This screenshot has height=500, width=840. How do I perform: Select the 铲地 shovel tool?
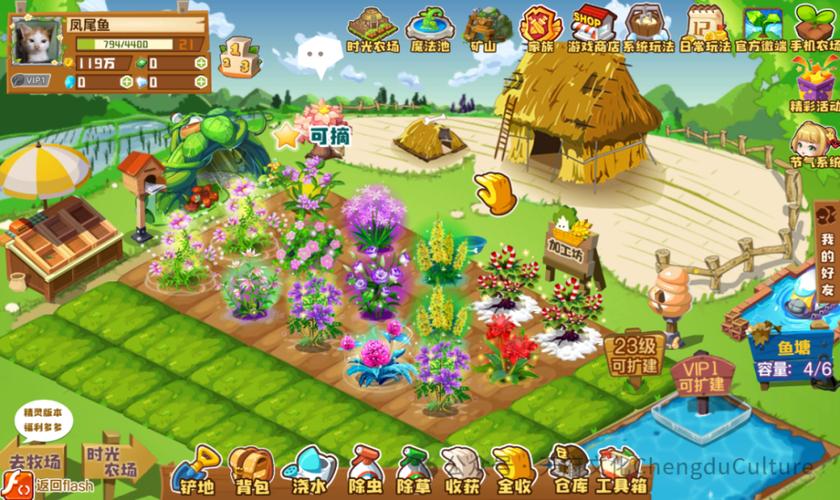194,470
